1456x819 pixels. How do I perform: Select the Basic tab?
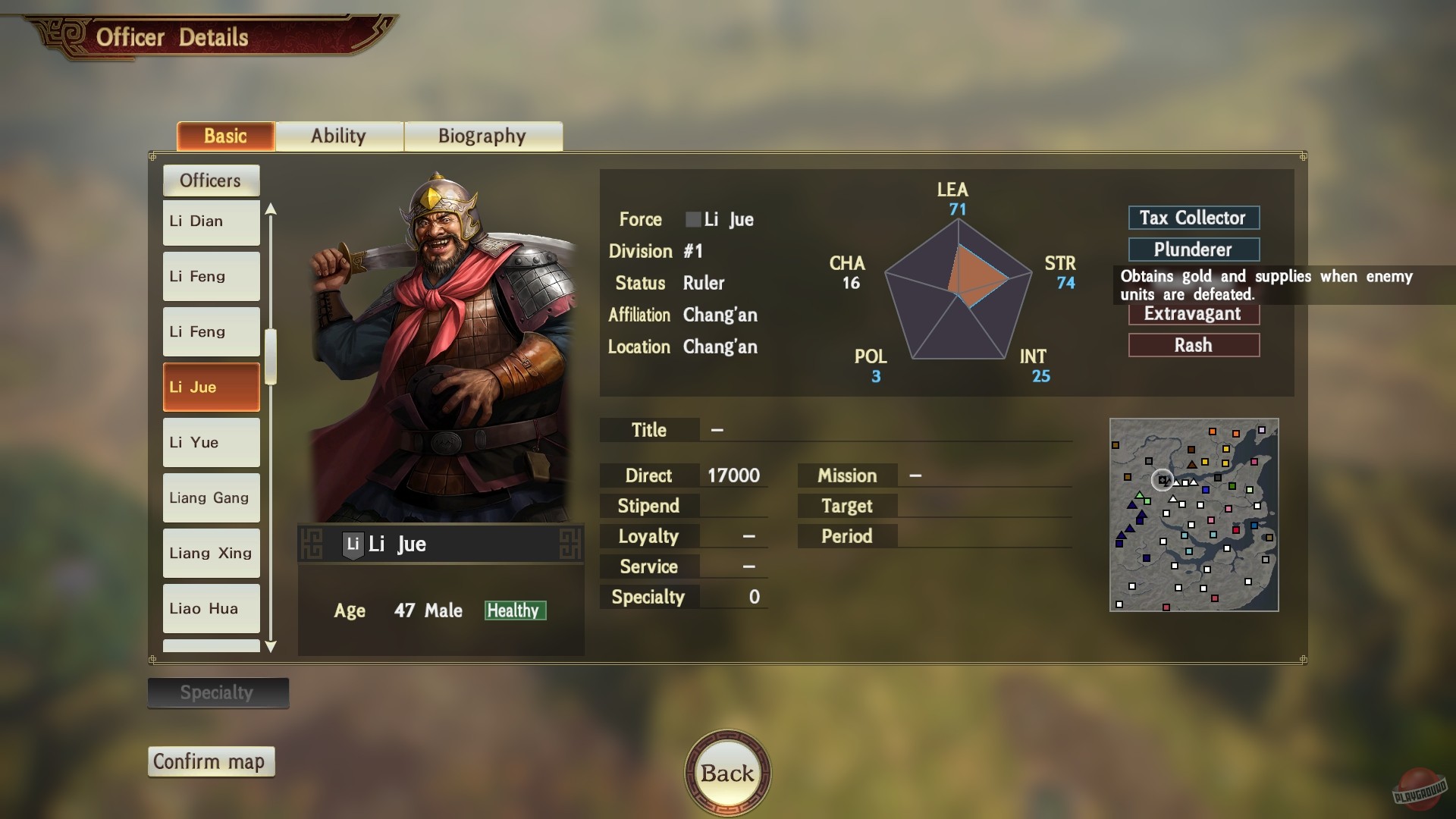224,136
